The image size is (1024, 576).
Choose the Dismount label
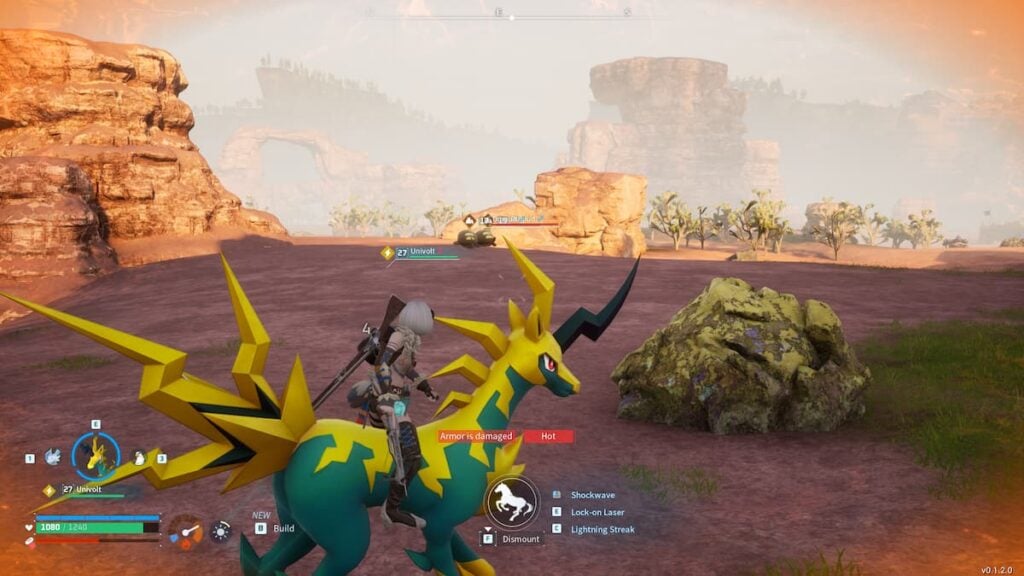(x=520, y=539)
